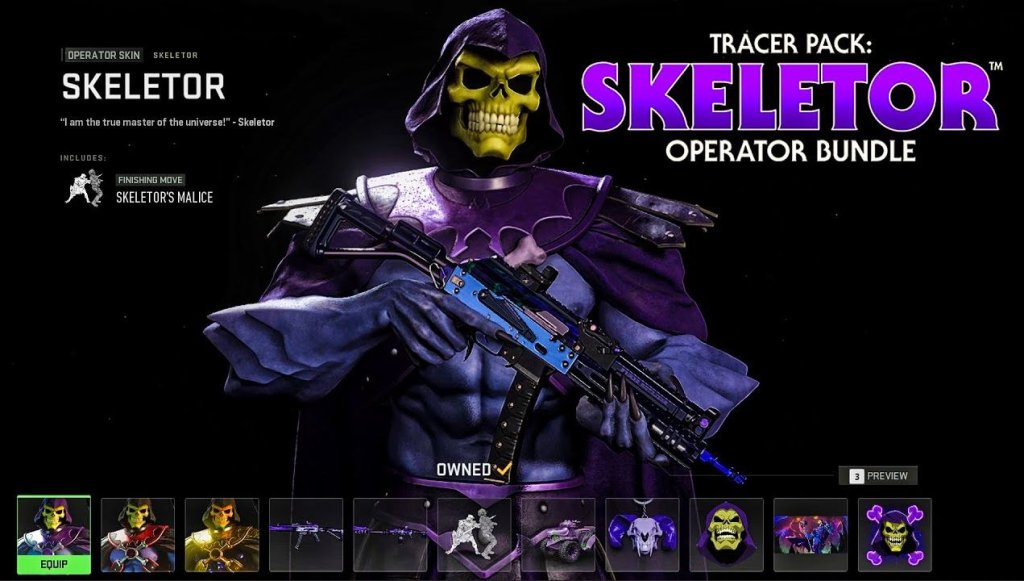View the finishing move thumbnail in the bottom row
1024x581 pixels.
click(474, 535)
